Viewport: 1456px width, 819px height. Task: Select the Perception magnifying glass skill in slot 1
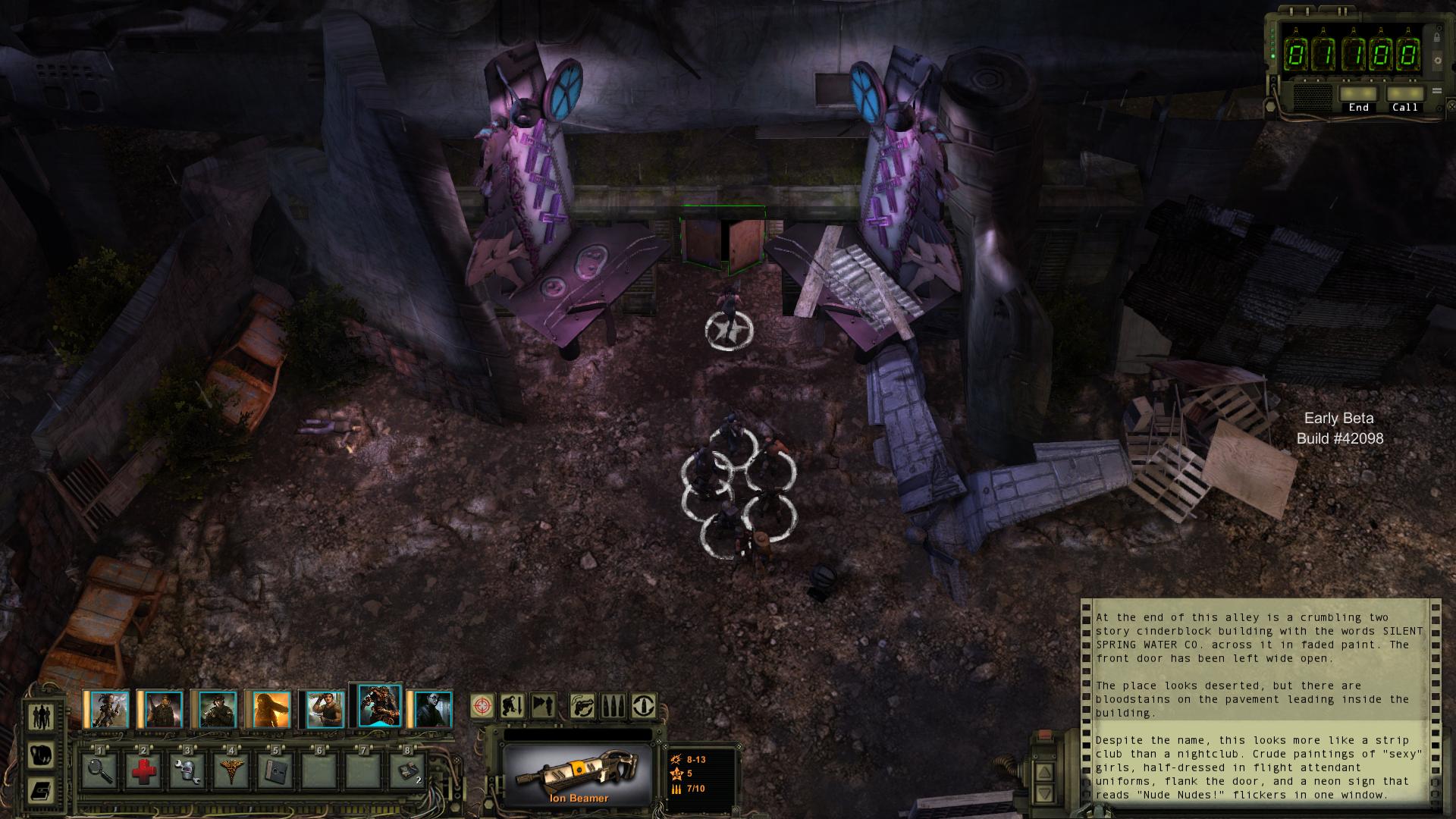(x=99, y=770)
